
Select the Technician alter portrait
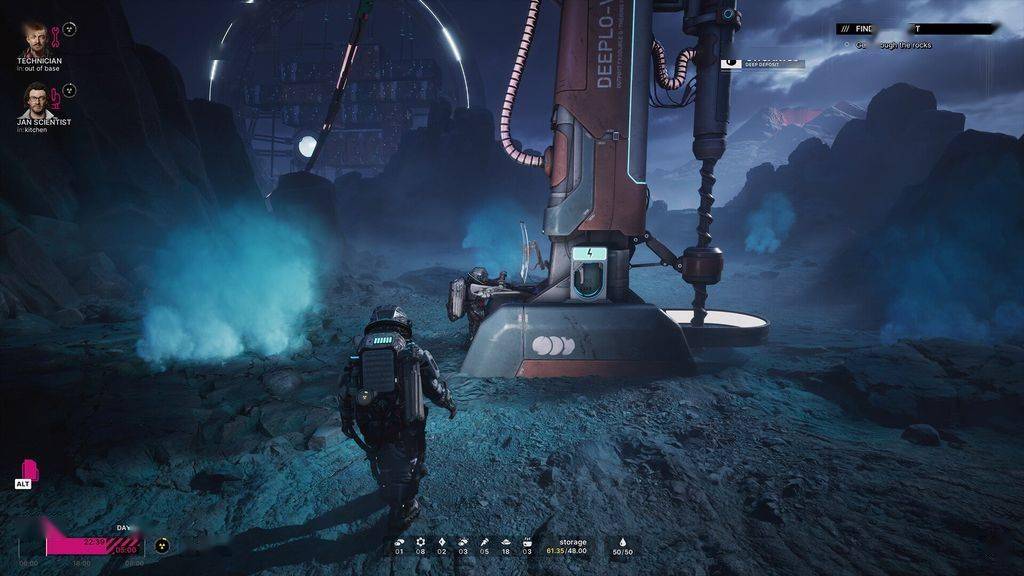coord(35,39)
